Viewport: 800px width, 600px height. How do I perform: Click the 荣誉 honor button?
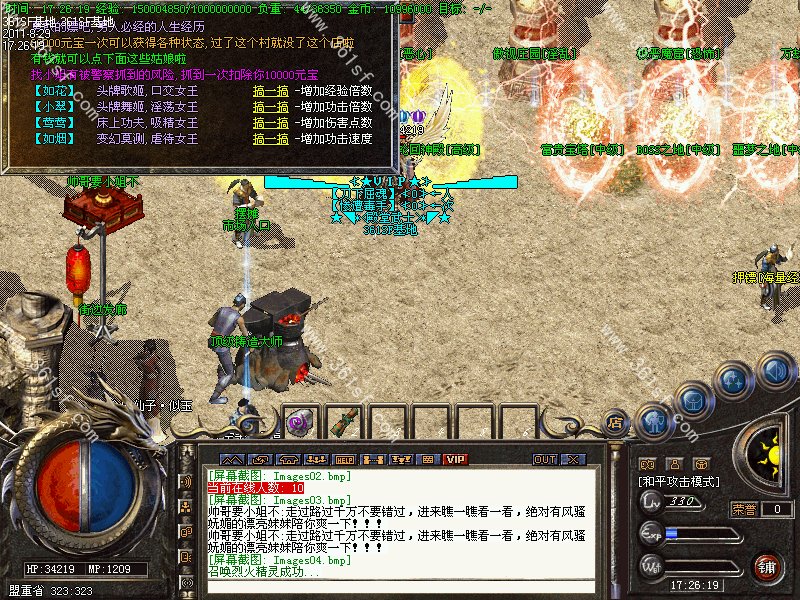[743, 509]
